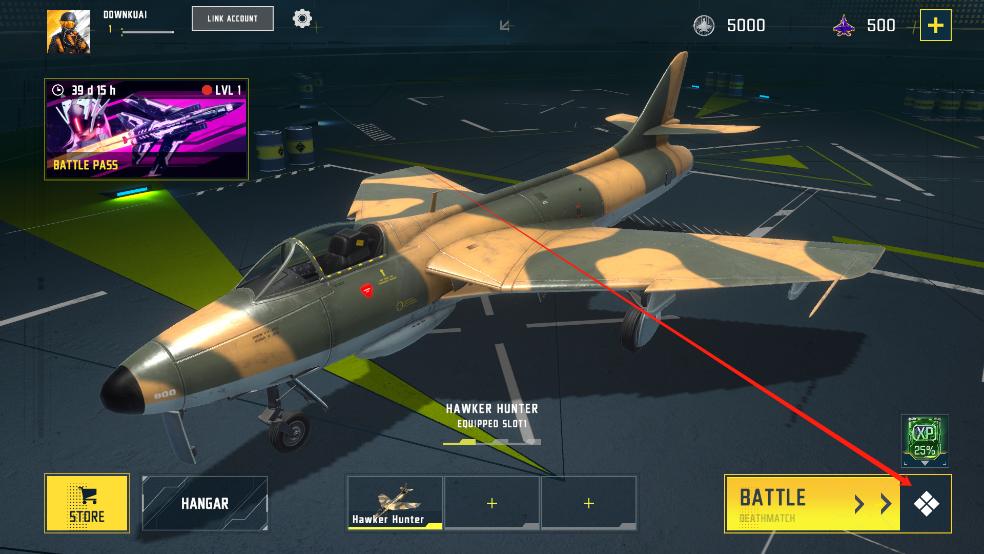Screen dimensions: 984x554
Task: Open the Store
Action: click(87, 502)
